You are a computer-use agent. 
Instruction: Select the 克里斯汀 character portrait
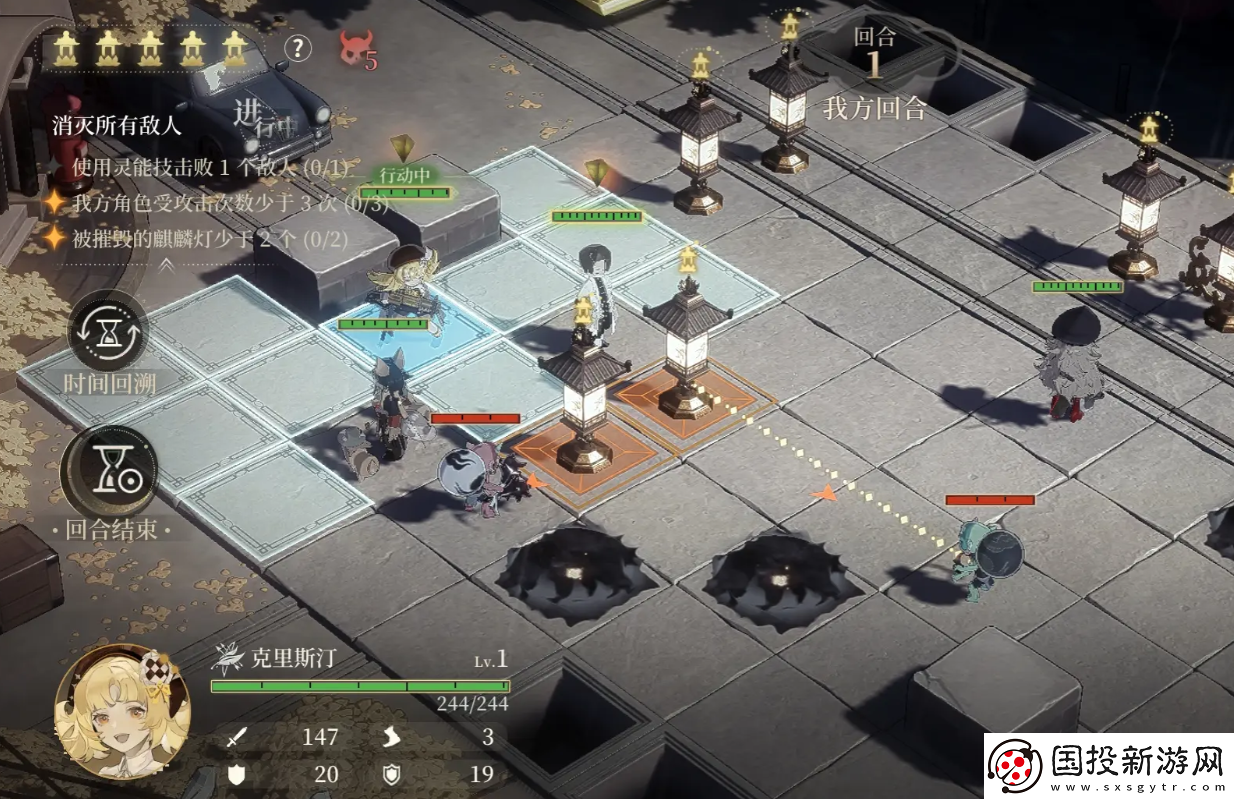point(122,710)
